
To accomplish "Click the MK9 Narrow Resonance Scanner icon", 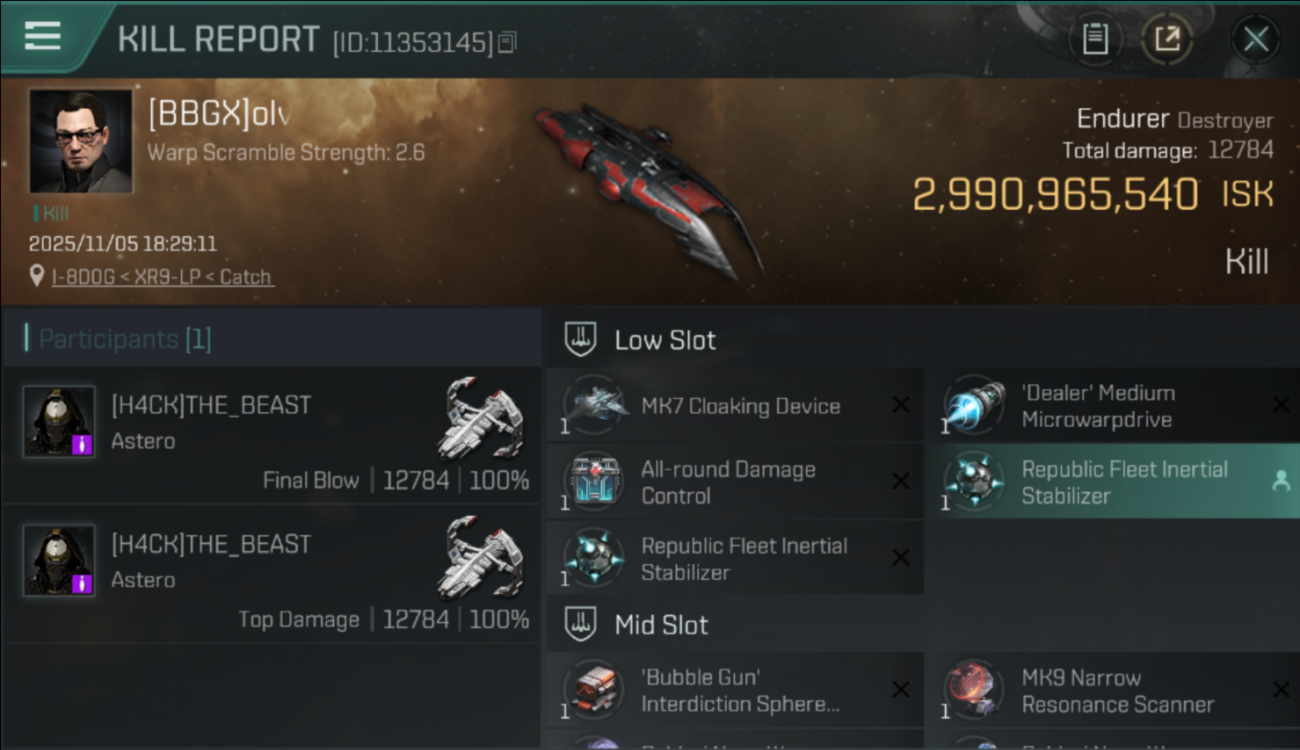I will (973, 689).
